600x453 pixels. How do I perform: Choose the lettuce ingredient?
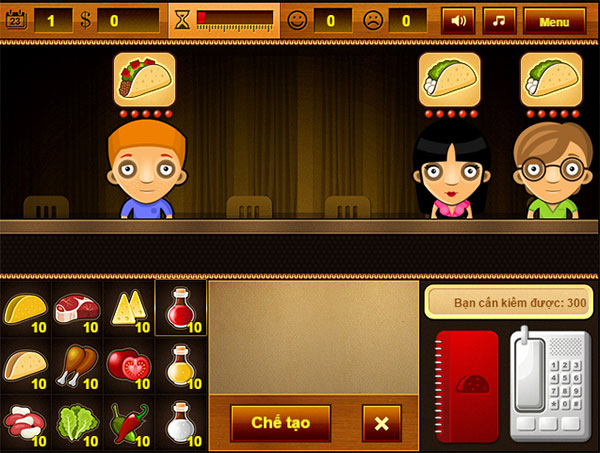click(75, 420)
